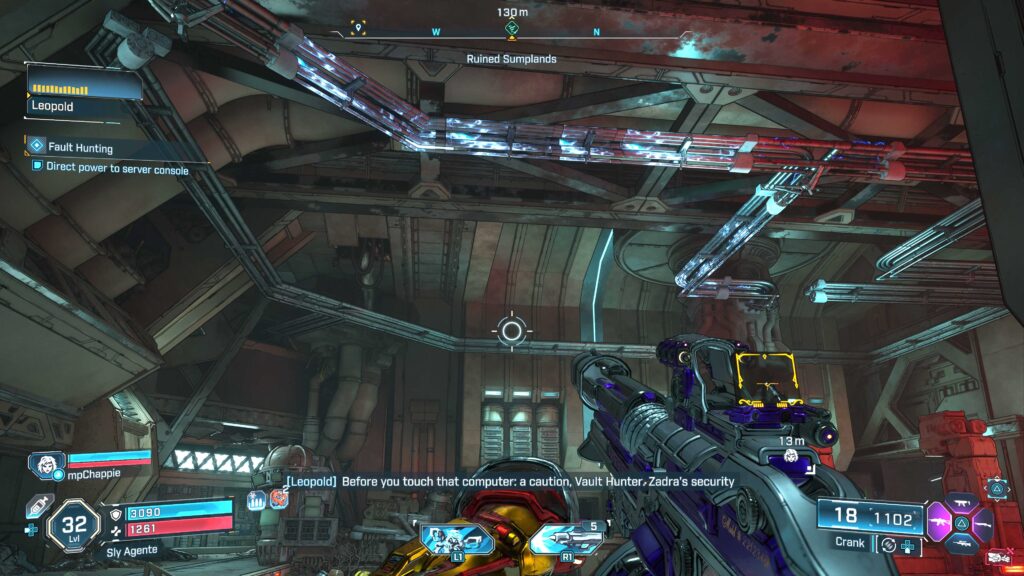Fire the heavy ordnance launcher icon
This screenshot has height=576, width=1024.
click(x=567, y=540)
